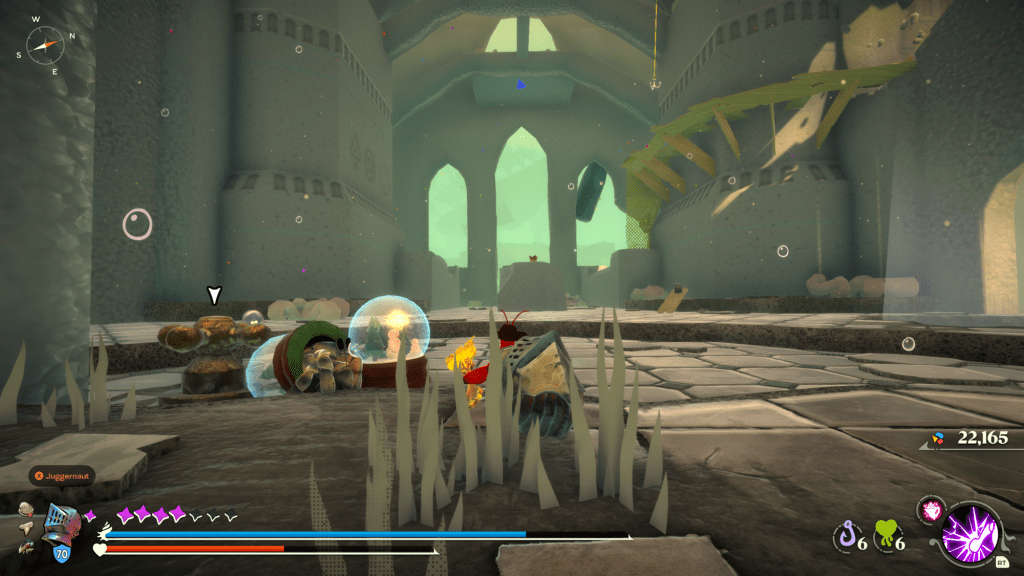
Task: Click the compass in the corner
Action: pos(44,43)
